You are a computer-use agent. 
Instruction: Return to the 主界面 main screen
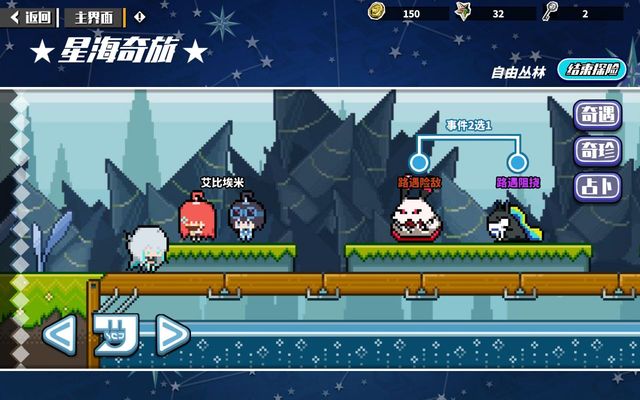click(94, 16)
